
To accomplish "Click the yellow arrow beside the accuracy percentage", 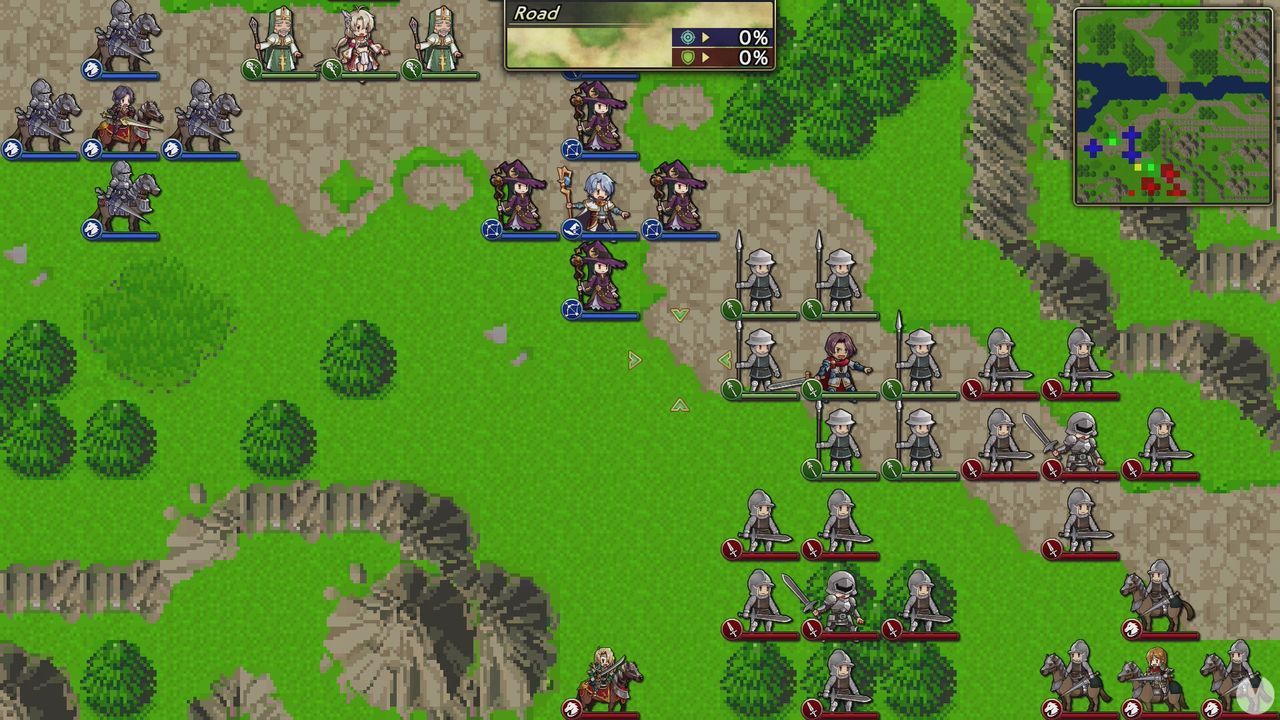I will [x=707, y=38].
